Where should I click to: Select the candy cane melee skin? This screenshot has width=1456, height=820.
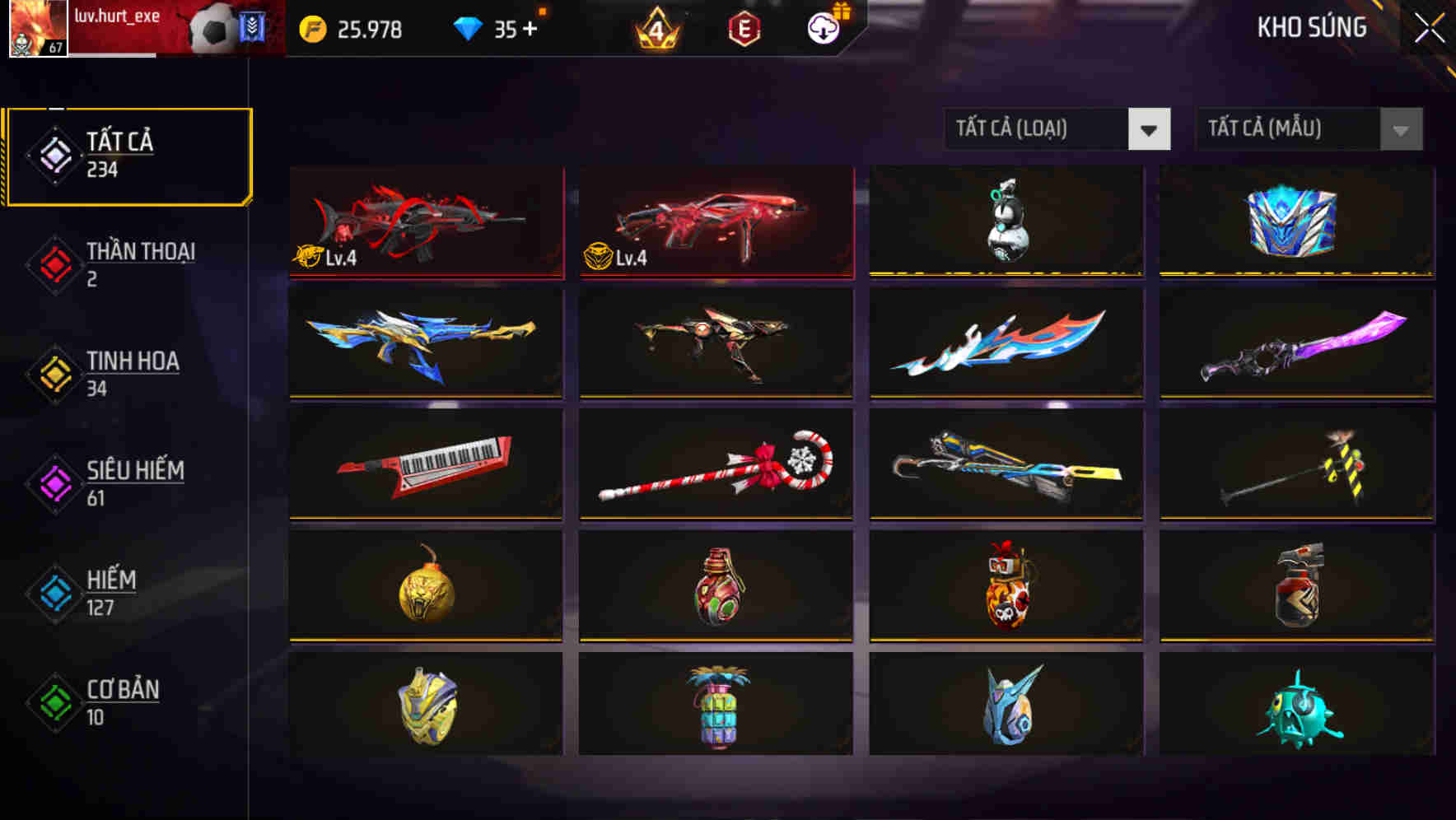coord(716,465)
